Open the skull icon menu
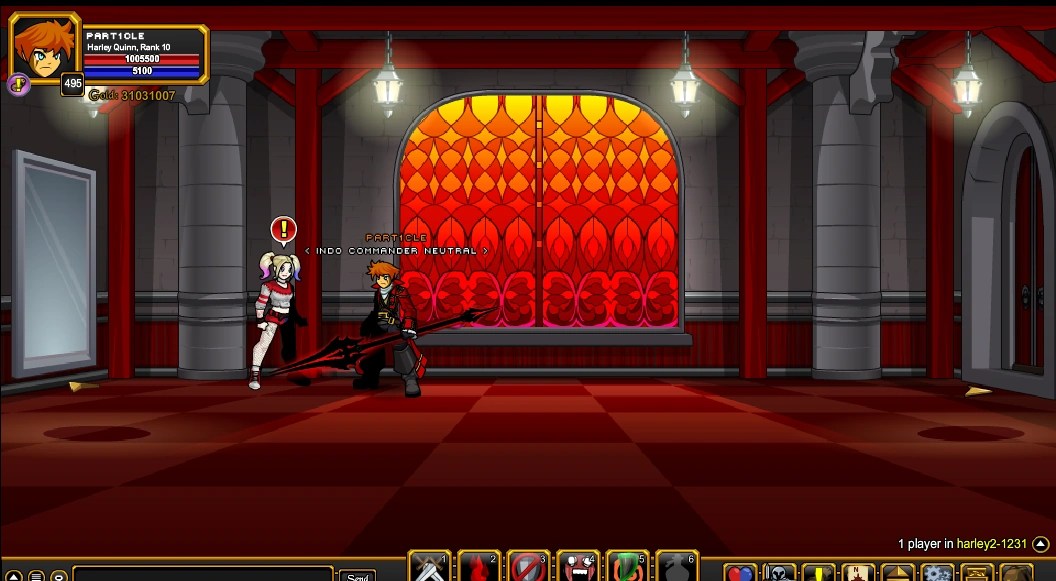Image resolution: width=1056 pixels, height=581 pixels. tap(779, 573)
